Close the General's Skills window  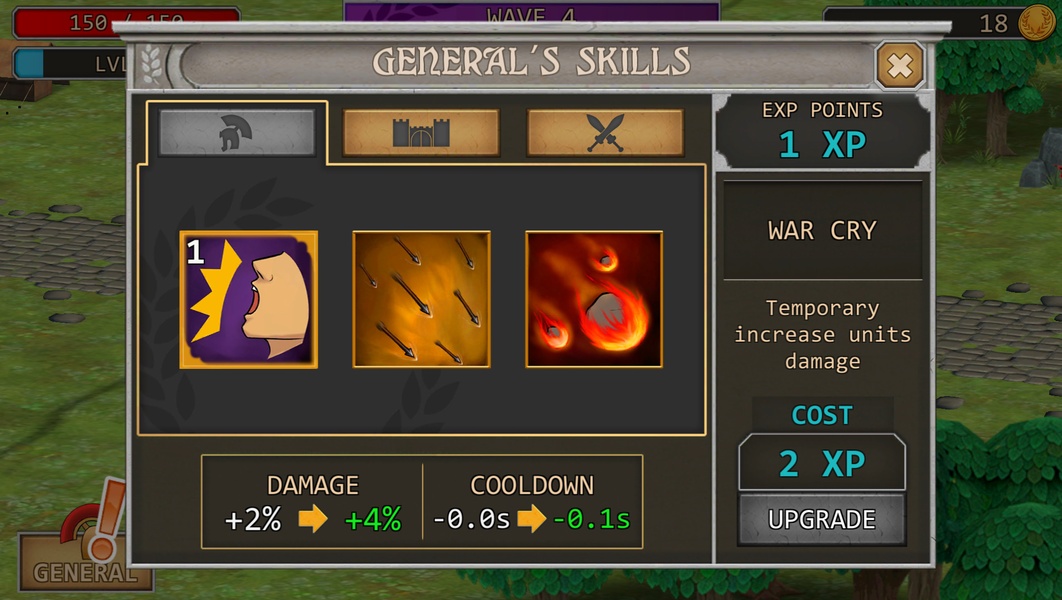pos(899,66)
